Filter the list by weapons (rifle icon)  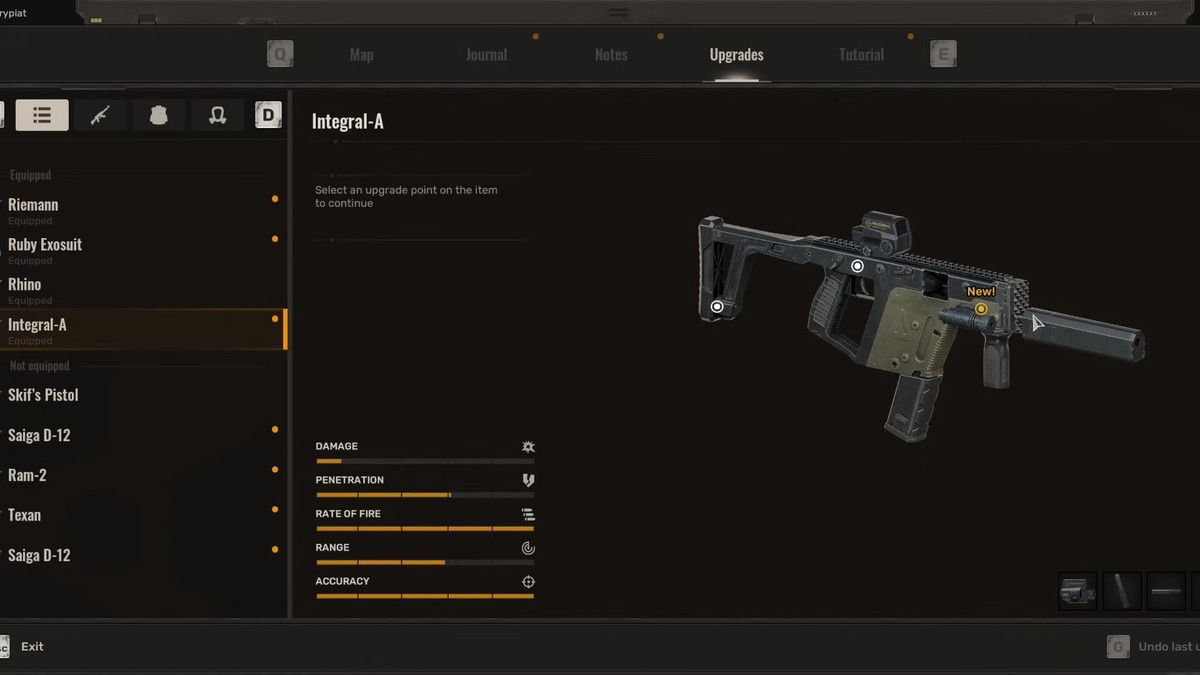pos(100,115)
